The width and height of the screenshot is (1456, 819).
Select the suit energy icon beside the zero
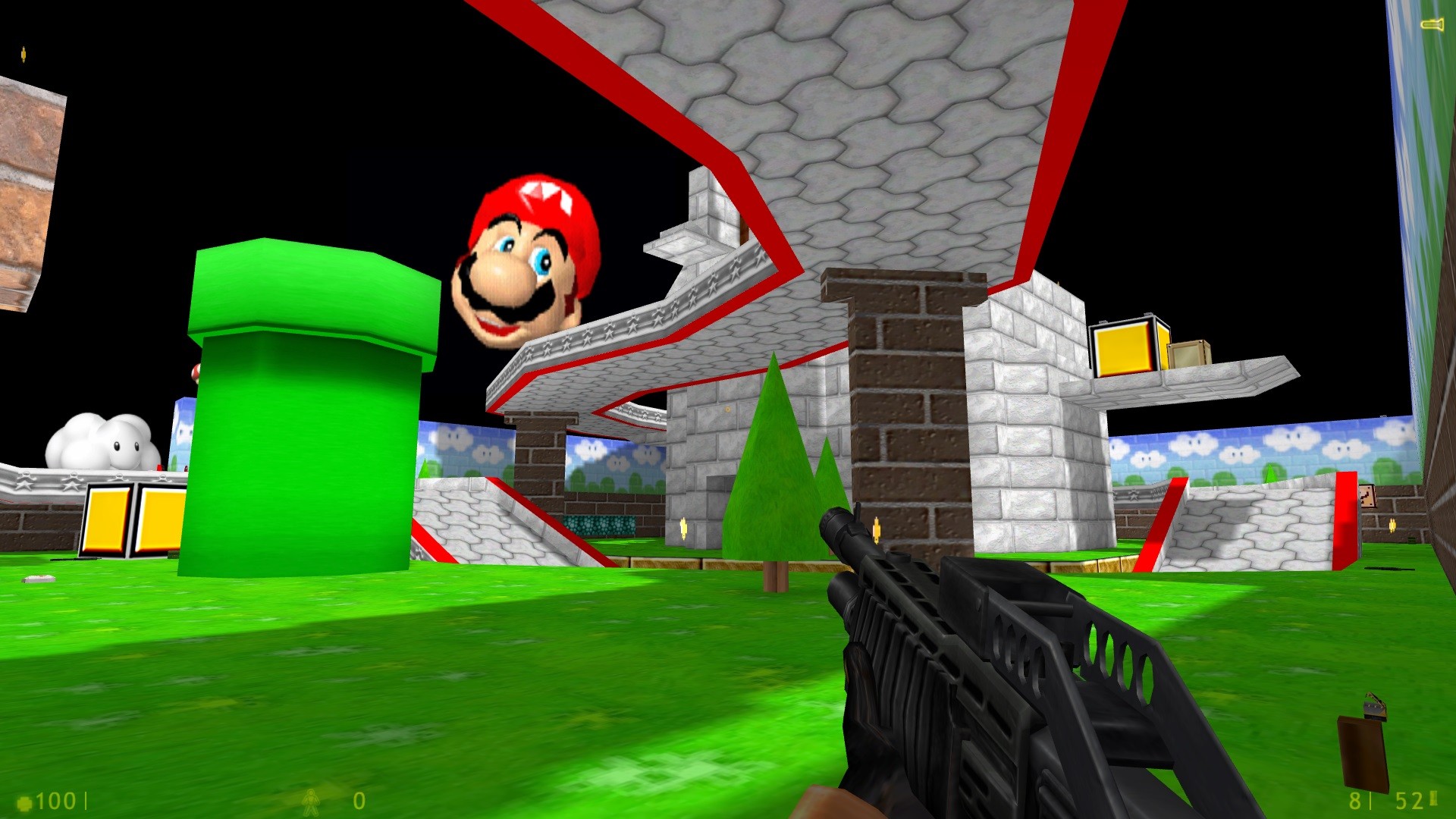point(311,802)
